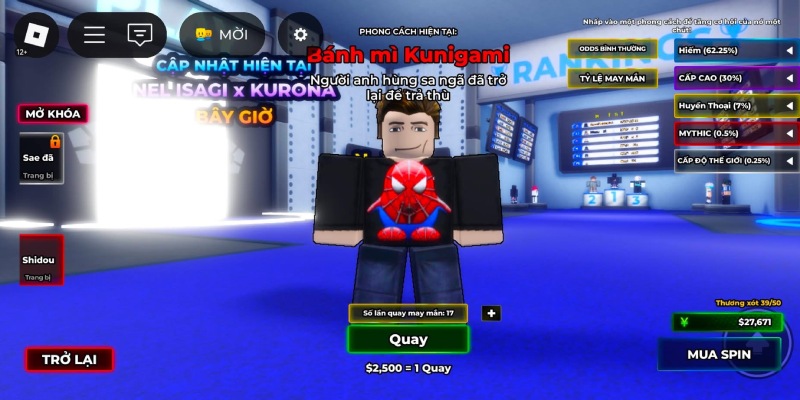Open the hamburger menu
800x400 pixels.
point(94,35)
